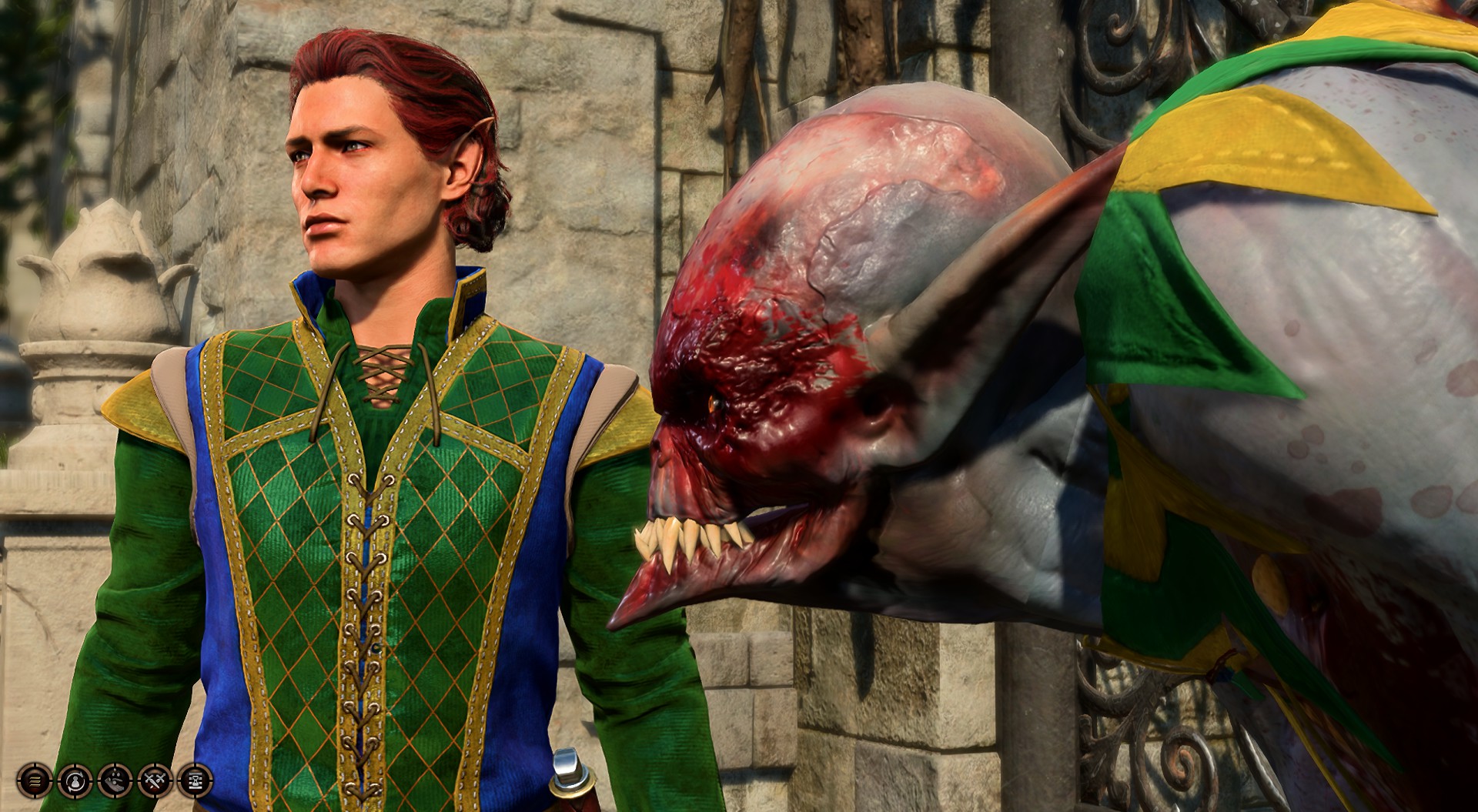Select the hand tossing dice icon
The height and width of the screenshot is (812, 1478).
click(x=115, y=781)
